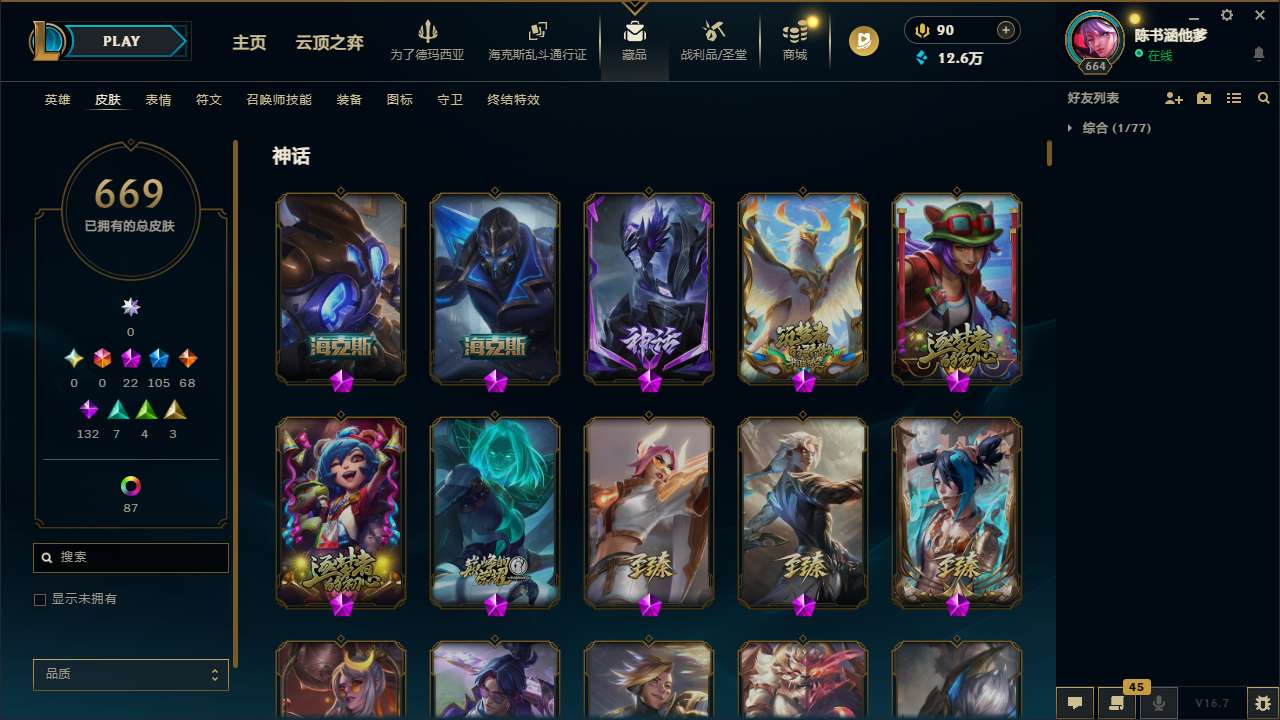Click inside the 搜索 search field
The image size is (1280, 720).
(x=130, y=557)
